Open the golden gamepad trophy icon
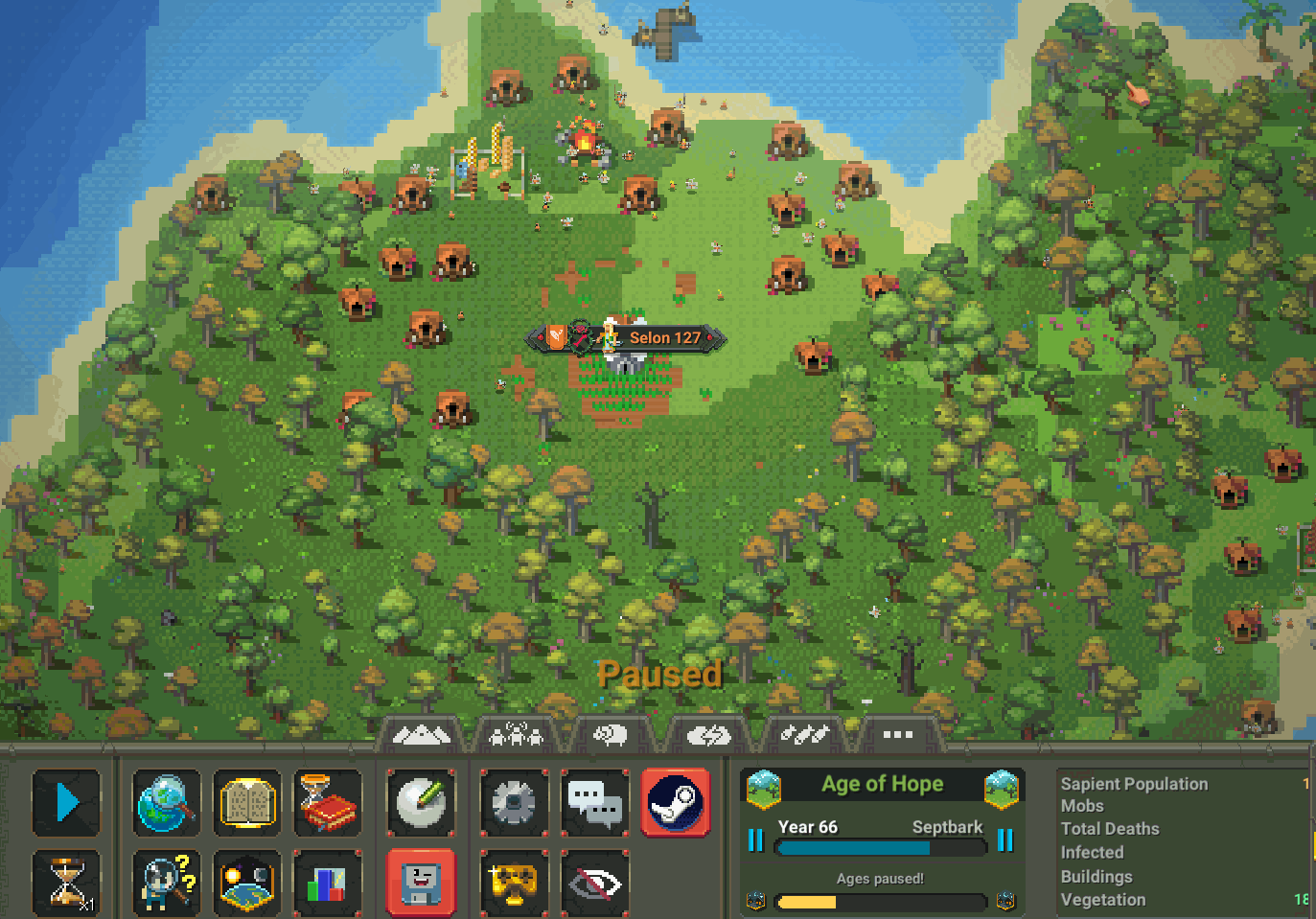This screenshot has height=919, width=1316. (x=514, y=883)
